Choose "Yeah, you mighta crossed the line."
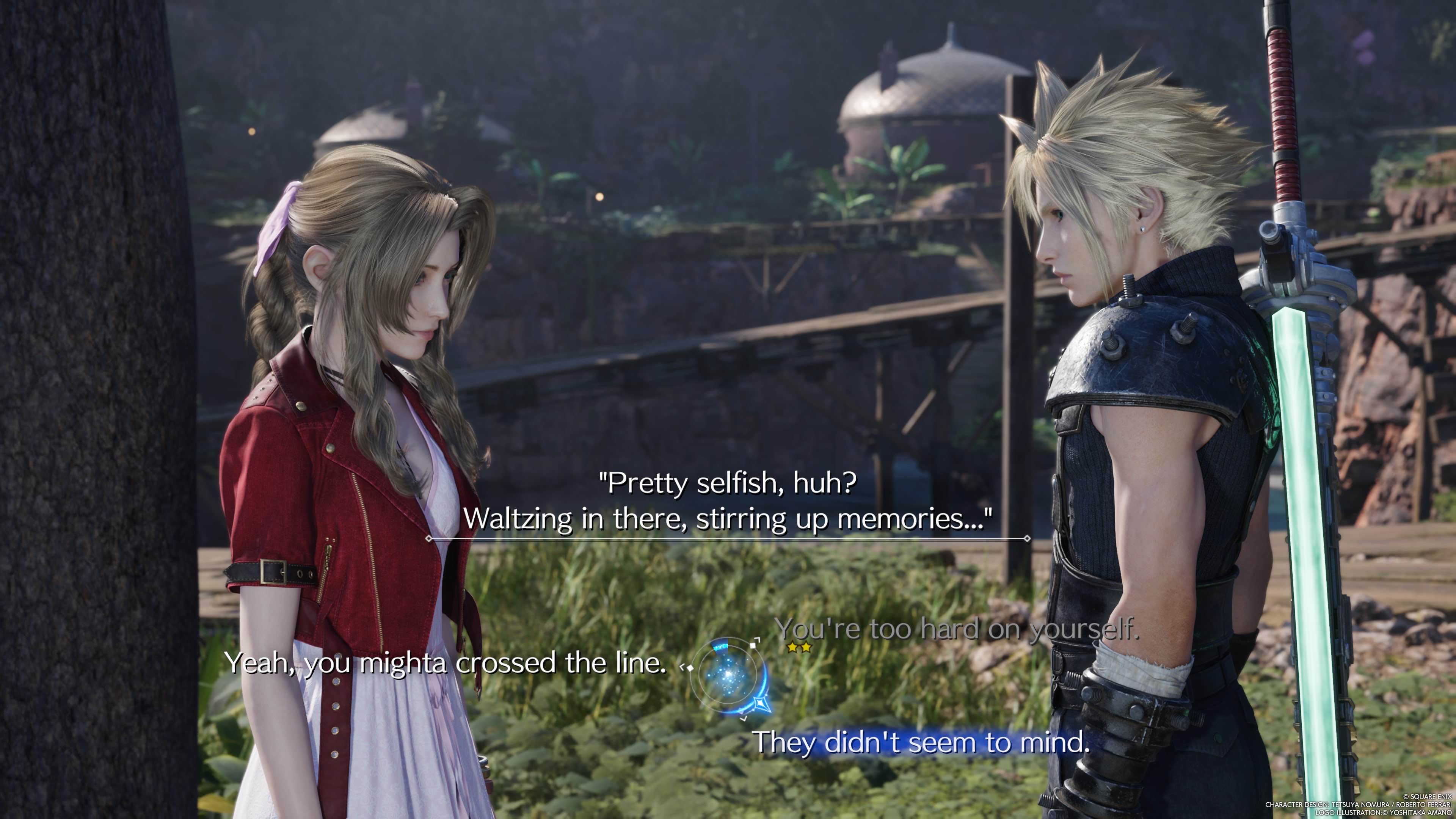 click(x=446, y=663)
